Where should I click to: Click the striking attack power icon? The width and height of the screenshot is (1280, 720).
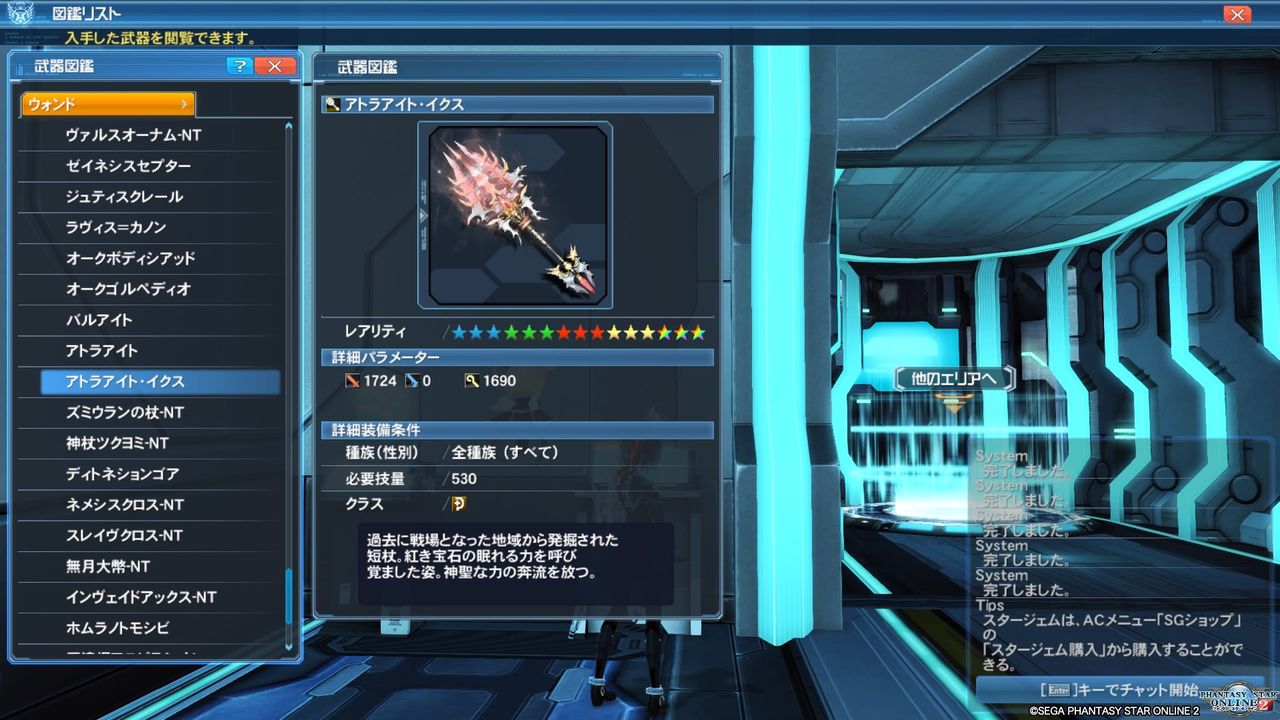coord(355,380)
